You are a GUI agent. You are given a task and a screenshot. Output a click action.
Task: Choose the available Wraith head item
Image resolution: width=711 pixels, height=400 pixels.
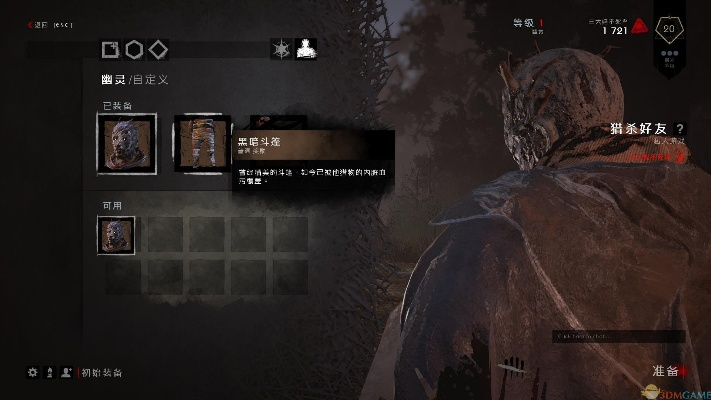click(x=116, y=235)
